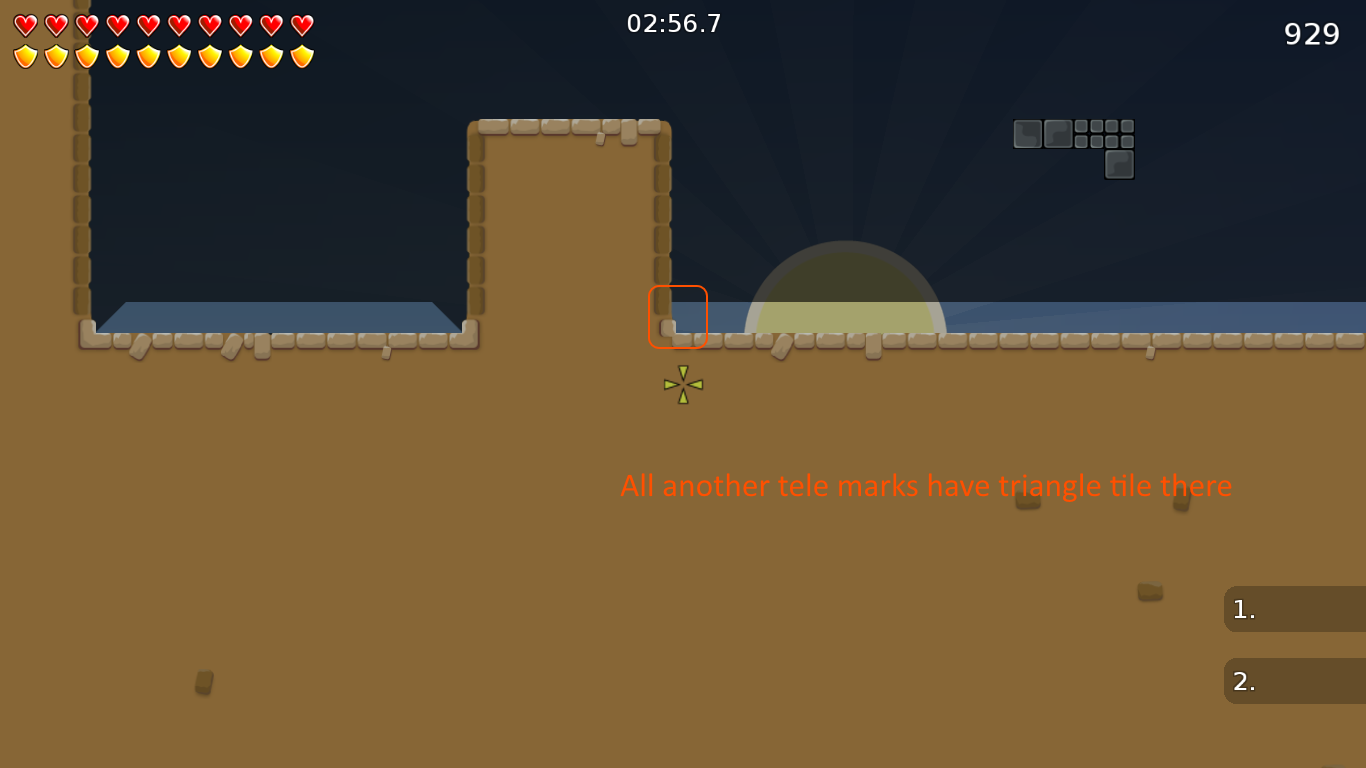Image resolution: width=1366 pixels, height=768 pixels.
Task: Select the entry labeled 2. on the right
Action: [x=1243, y=681]
